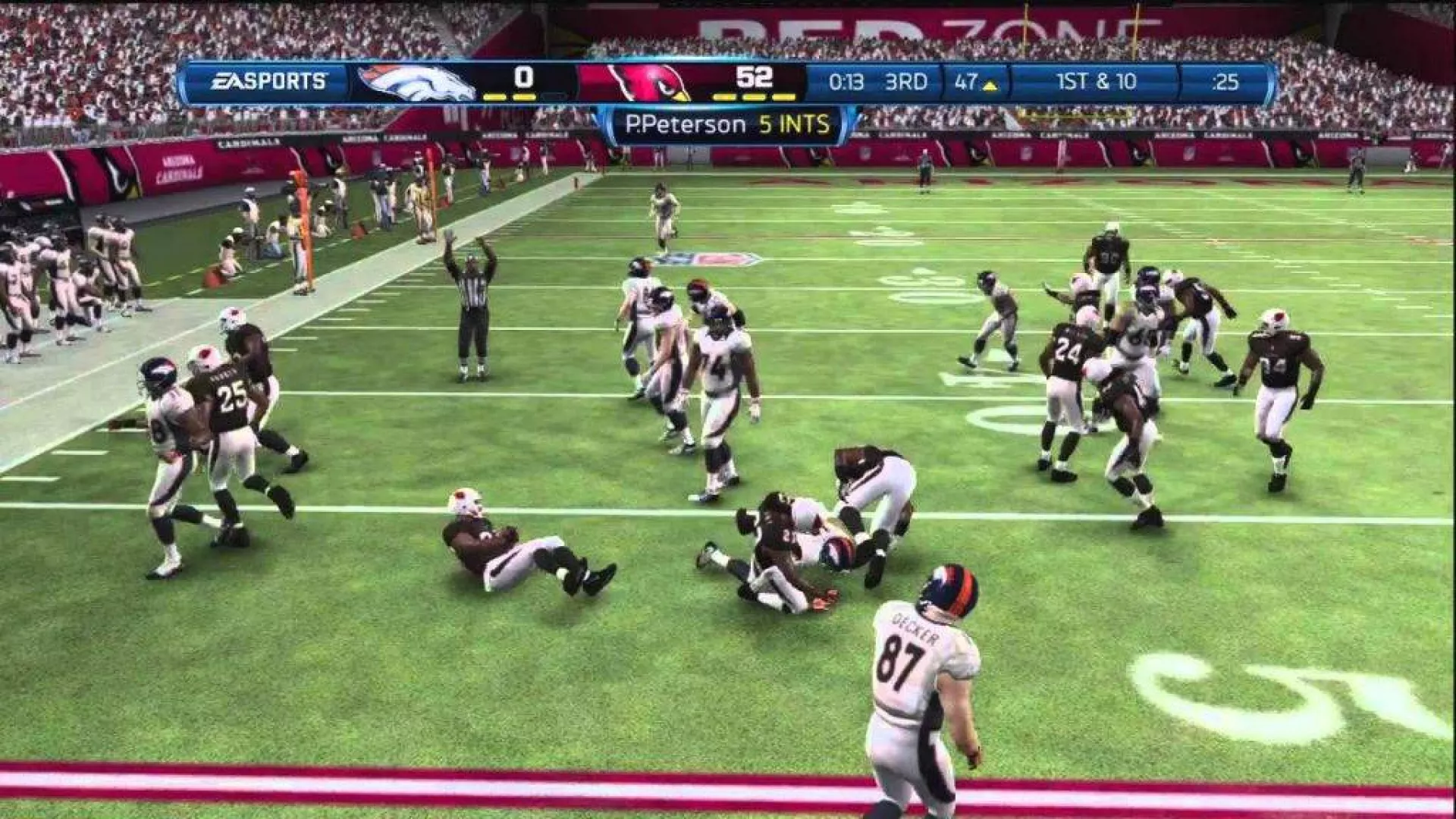Select the EA Sports logo on scorebug
Screen dimensions: 1456x819
click(268, 81)
